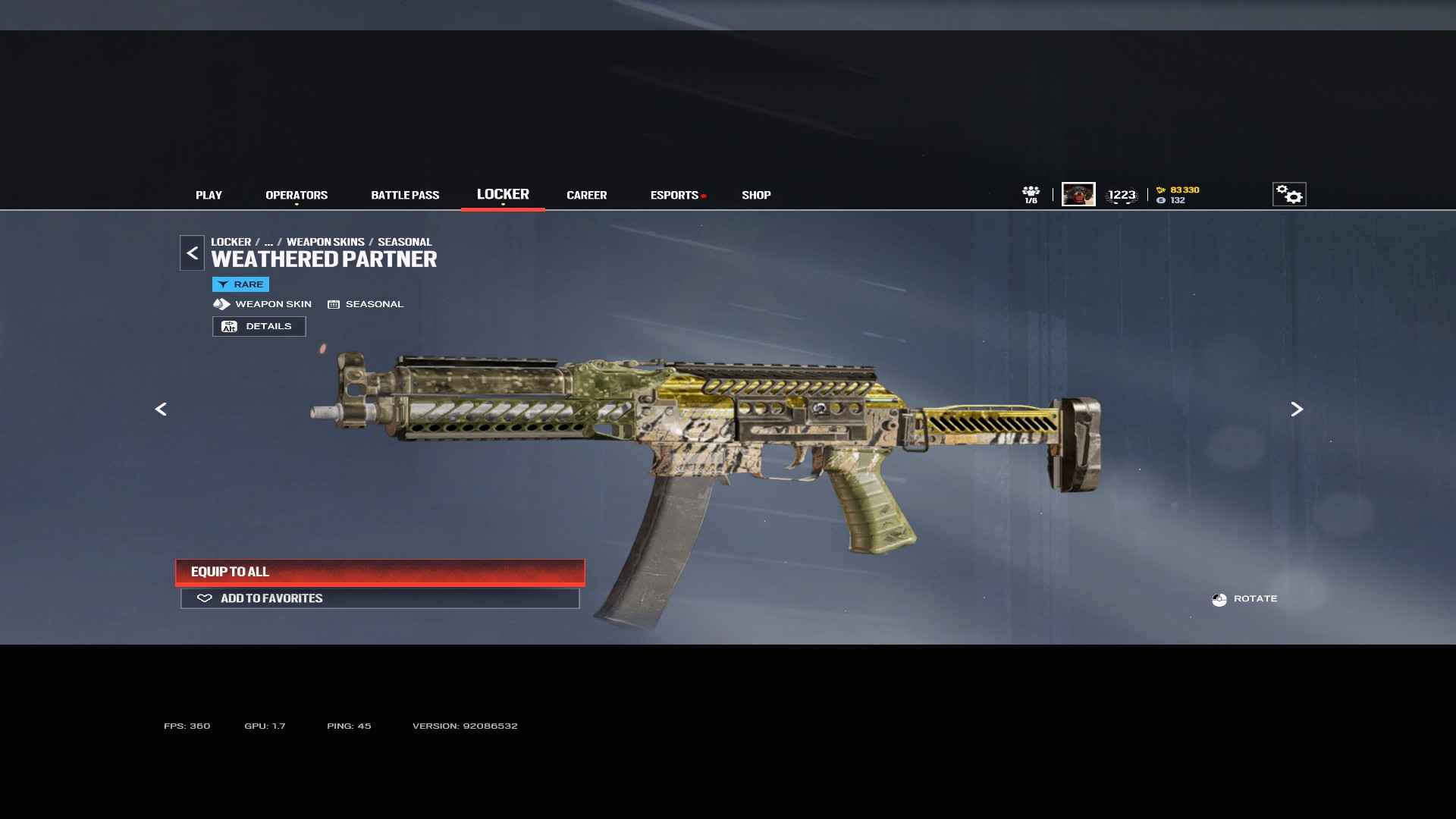Open the squad party icon
Viewport: 1456px width, 819px height.
pos(1031,195)
